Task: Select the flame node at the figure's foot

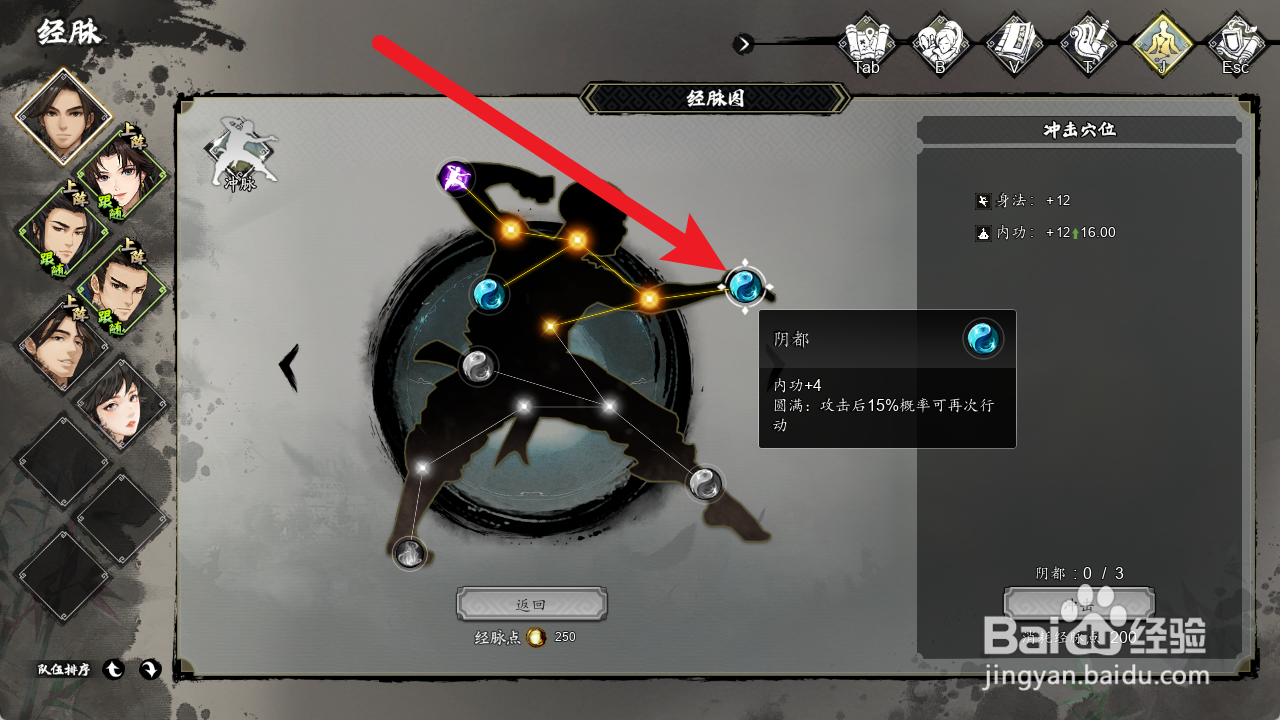Action: pos(409,552)
